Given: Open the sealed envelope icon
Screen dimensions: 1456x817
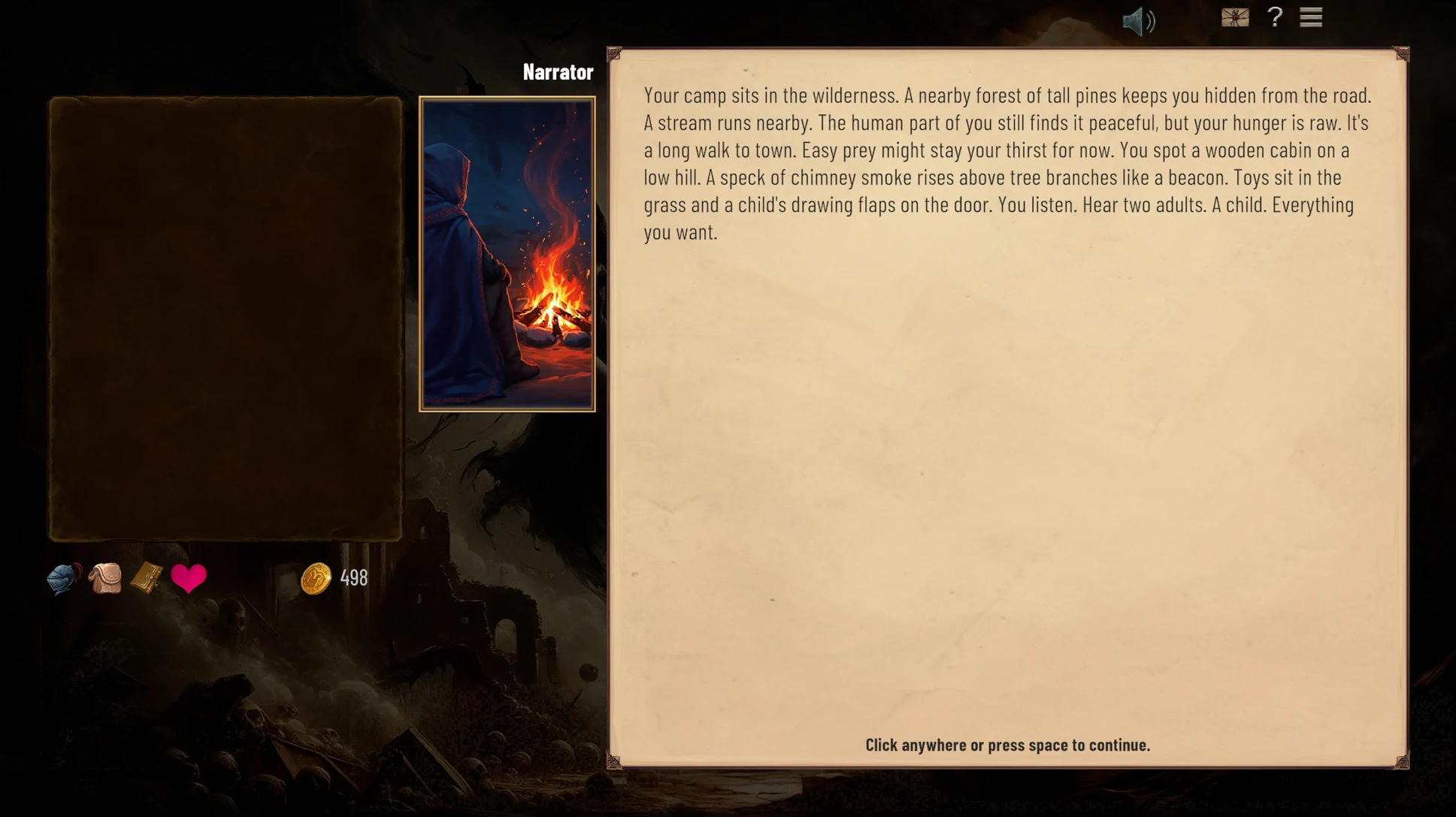Looking at the screenshot, I should click(1235, 17).
